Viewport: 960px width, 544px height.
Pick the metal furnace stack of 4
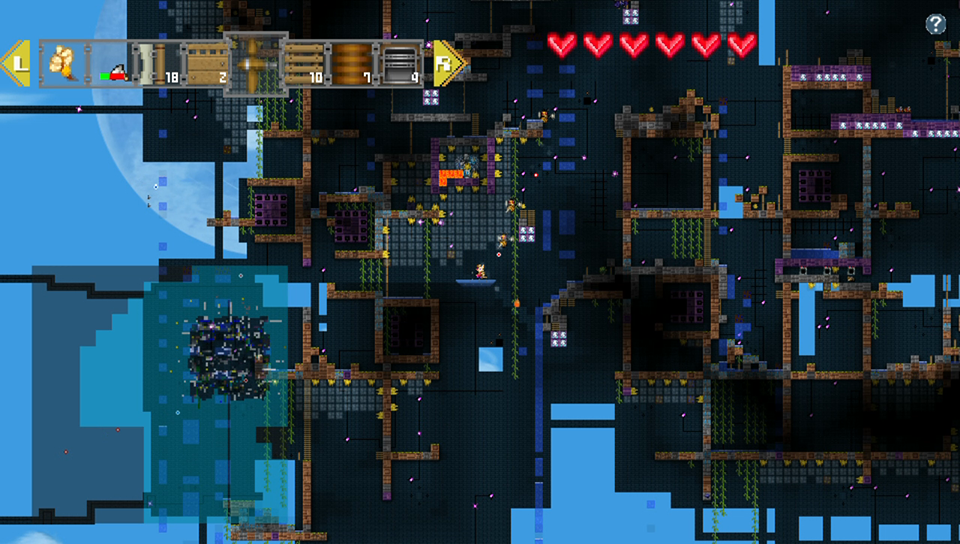(x=398, y=63)
